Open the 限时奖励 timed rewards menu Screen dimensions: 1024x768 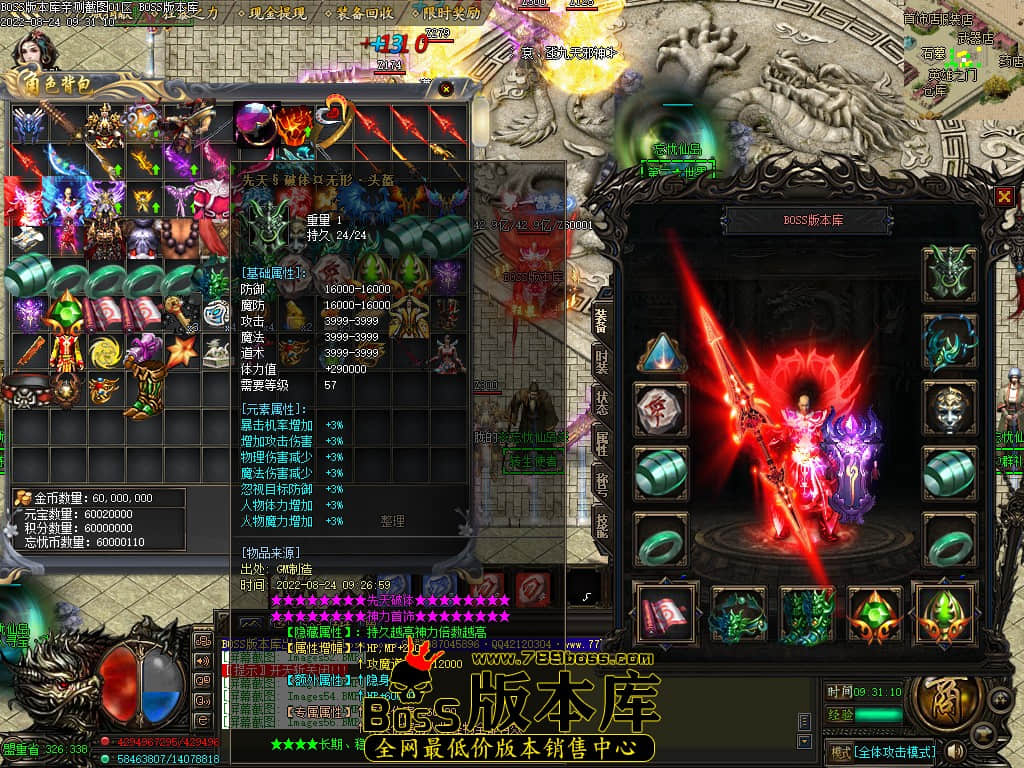(447, 15)
